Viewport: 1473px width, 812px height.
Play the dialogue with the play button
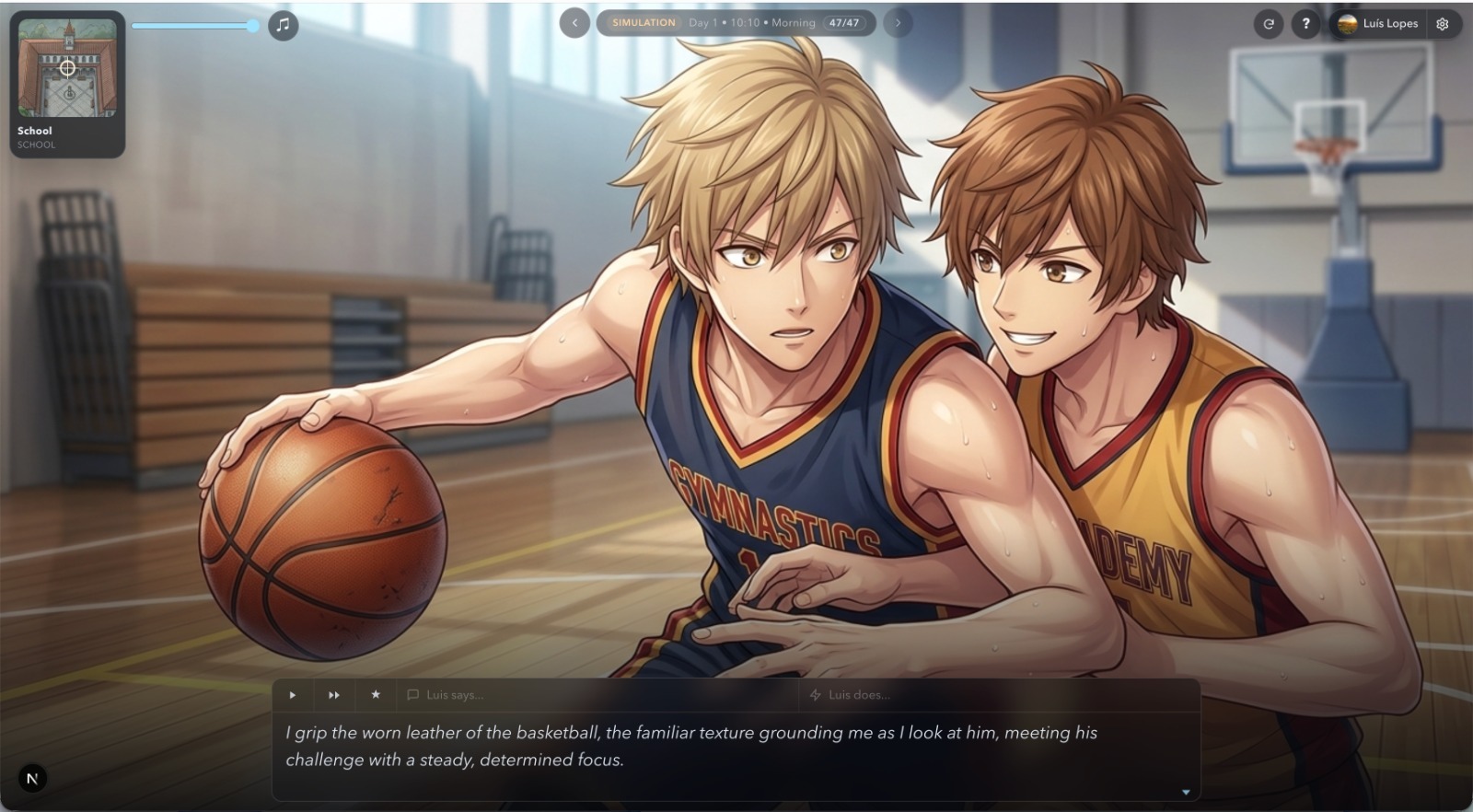293,695
